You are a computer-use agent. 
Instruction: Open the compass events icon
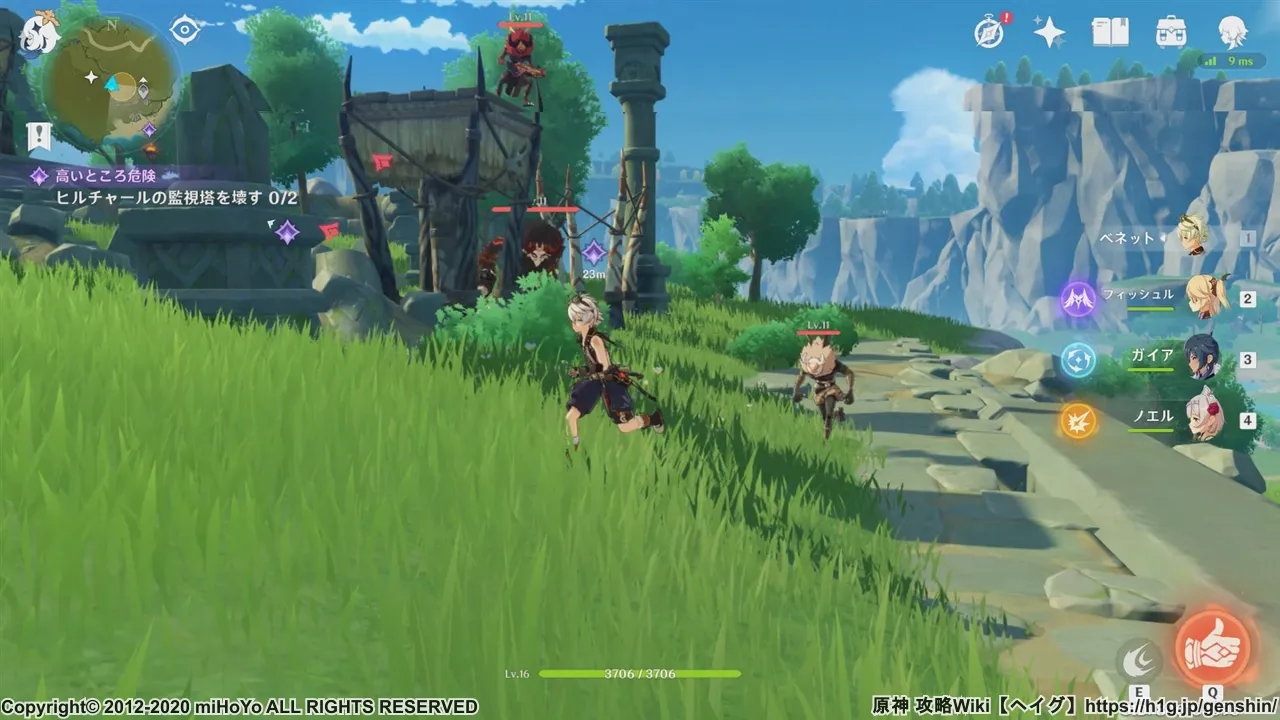coord(989,33)
